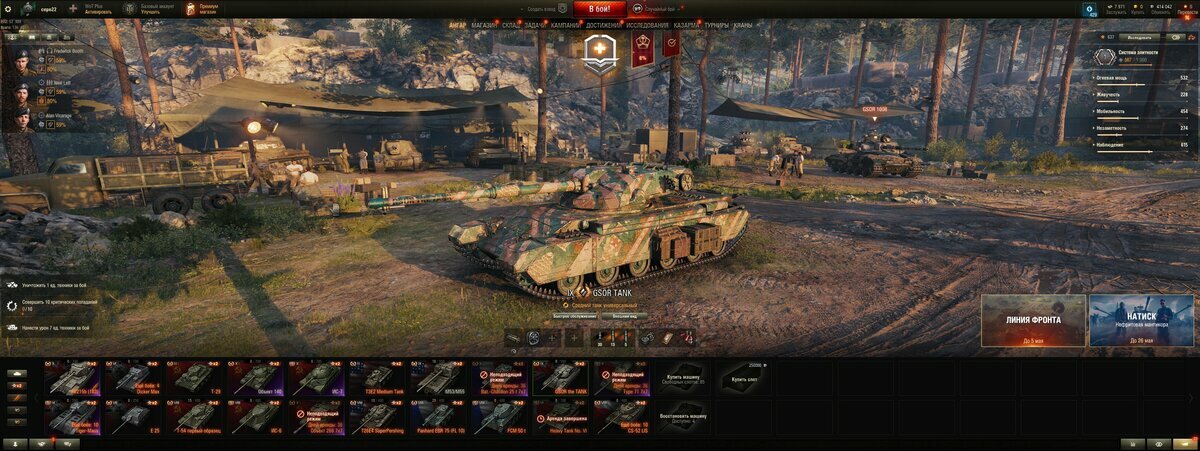Viewport: 1200px width, 451px height.
Task: Open the game settings gear icon
Action: pyautogui.click(x=10, y=9)
